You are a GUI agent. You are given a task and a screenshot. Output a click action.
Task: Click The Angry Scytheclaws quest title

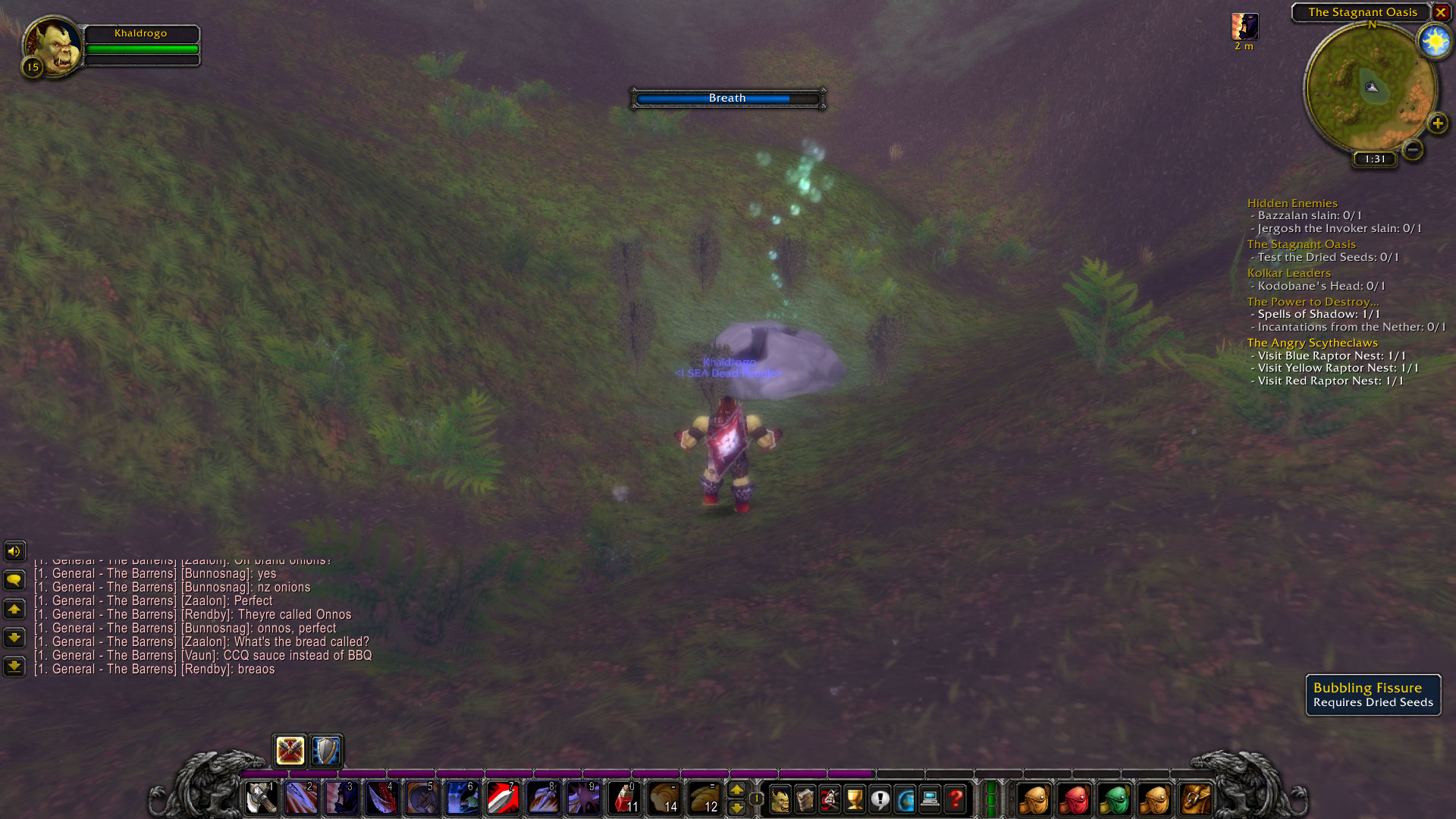coord(1311,343)
